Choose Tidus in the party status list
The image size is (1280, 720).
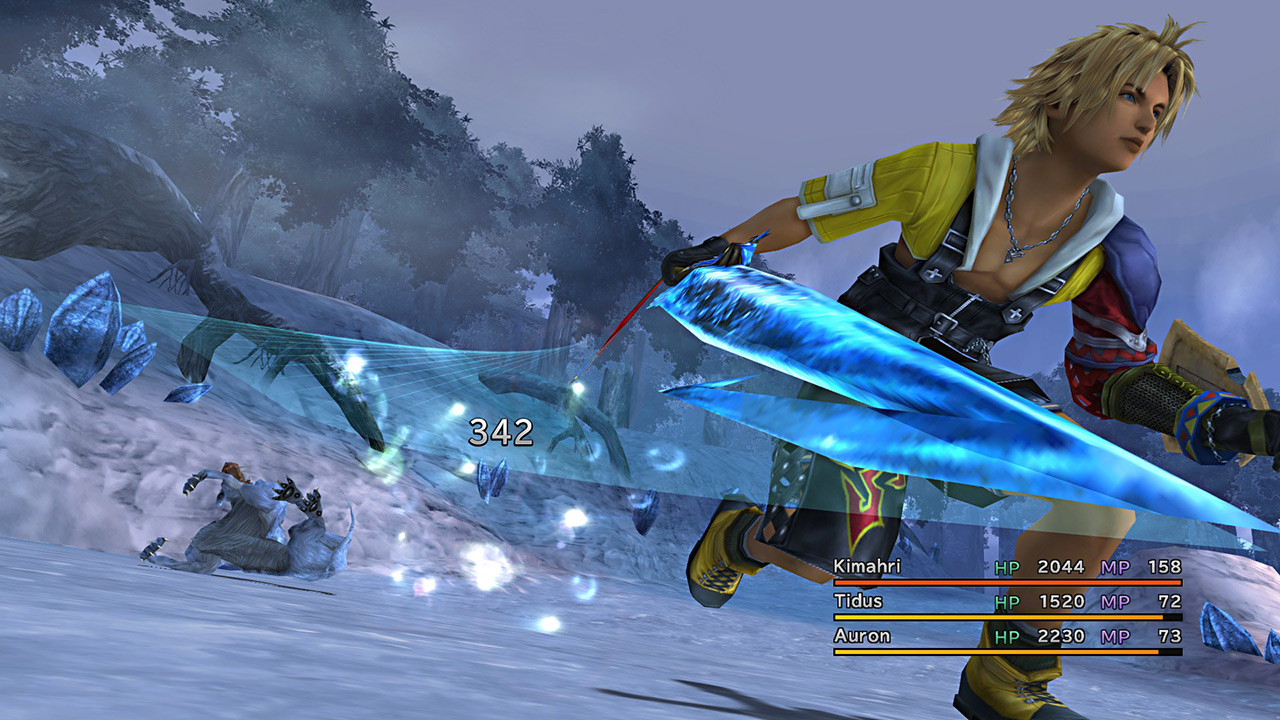pos(857,601)
